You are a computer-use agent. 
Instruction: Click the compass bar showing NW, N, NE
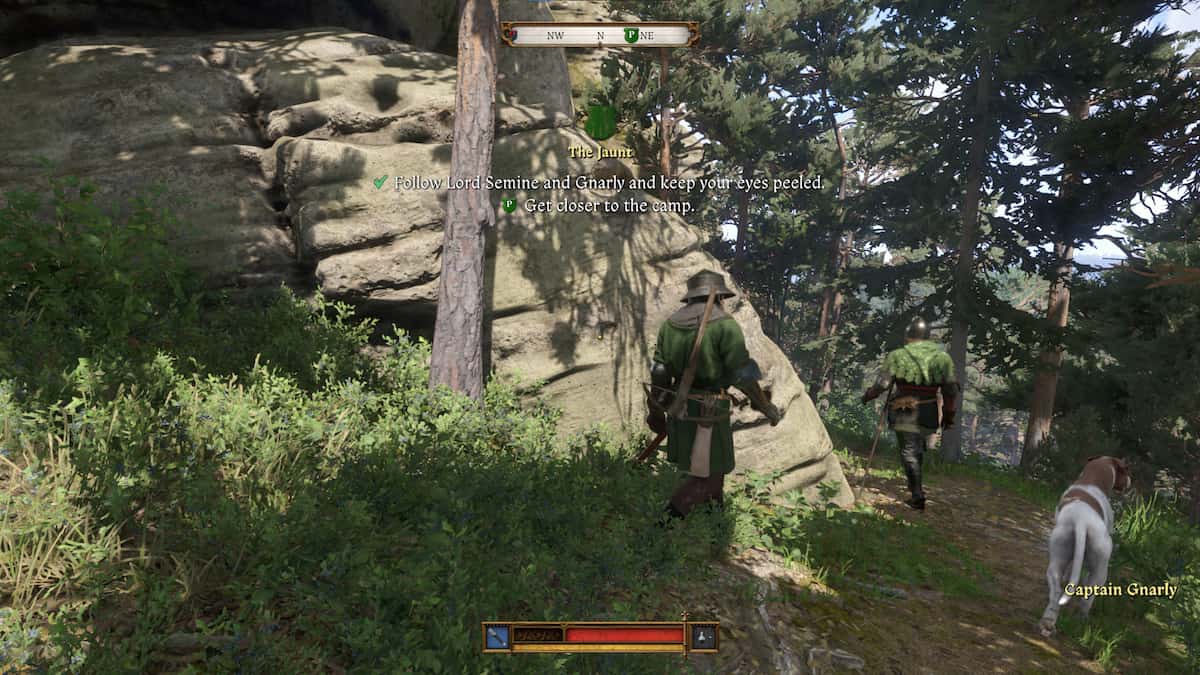click(599, 35)
